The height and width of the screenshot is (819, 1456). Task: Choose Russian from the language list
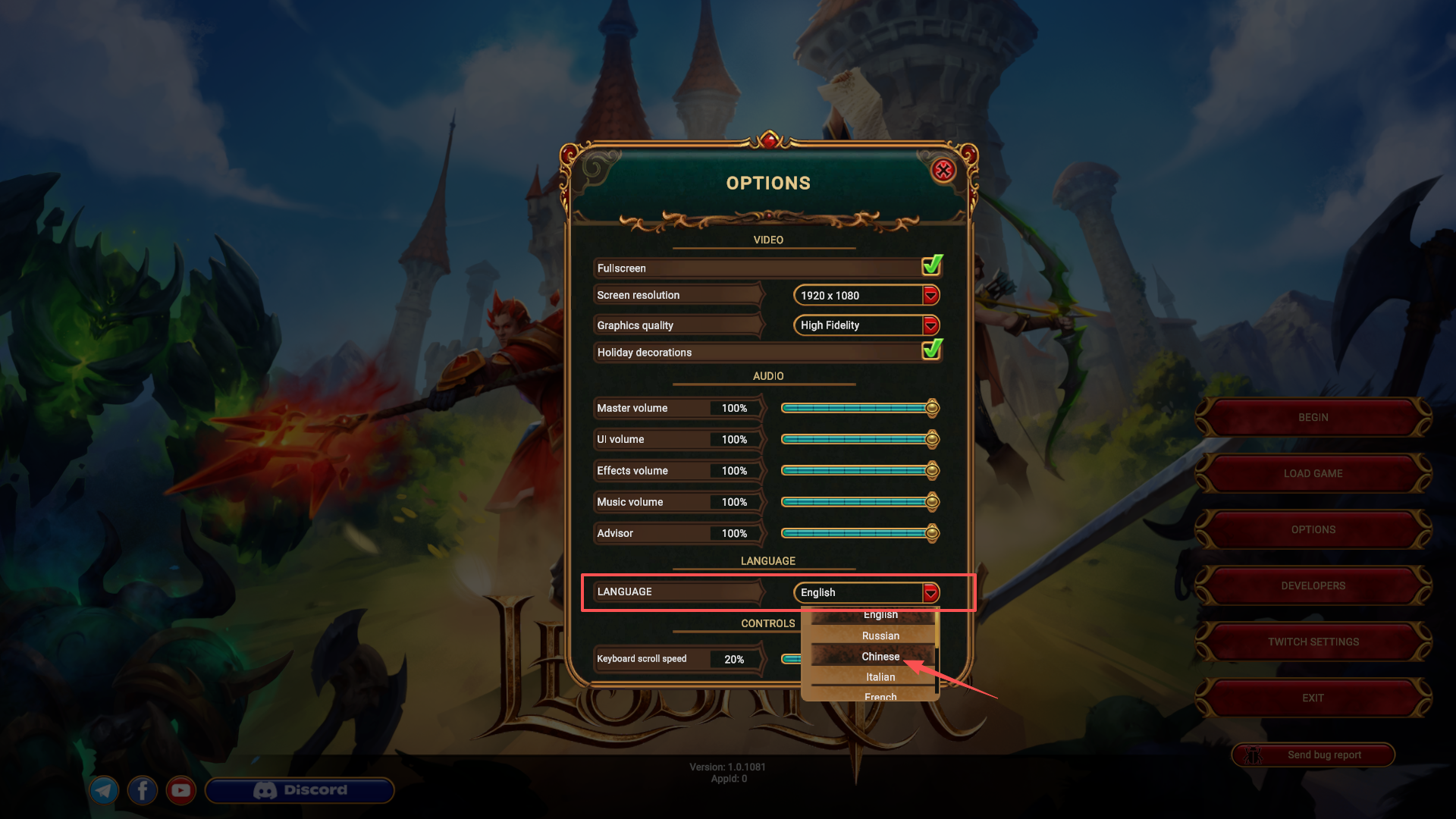coord(880,635)
